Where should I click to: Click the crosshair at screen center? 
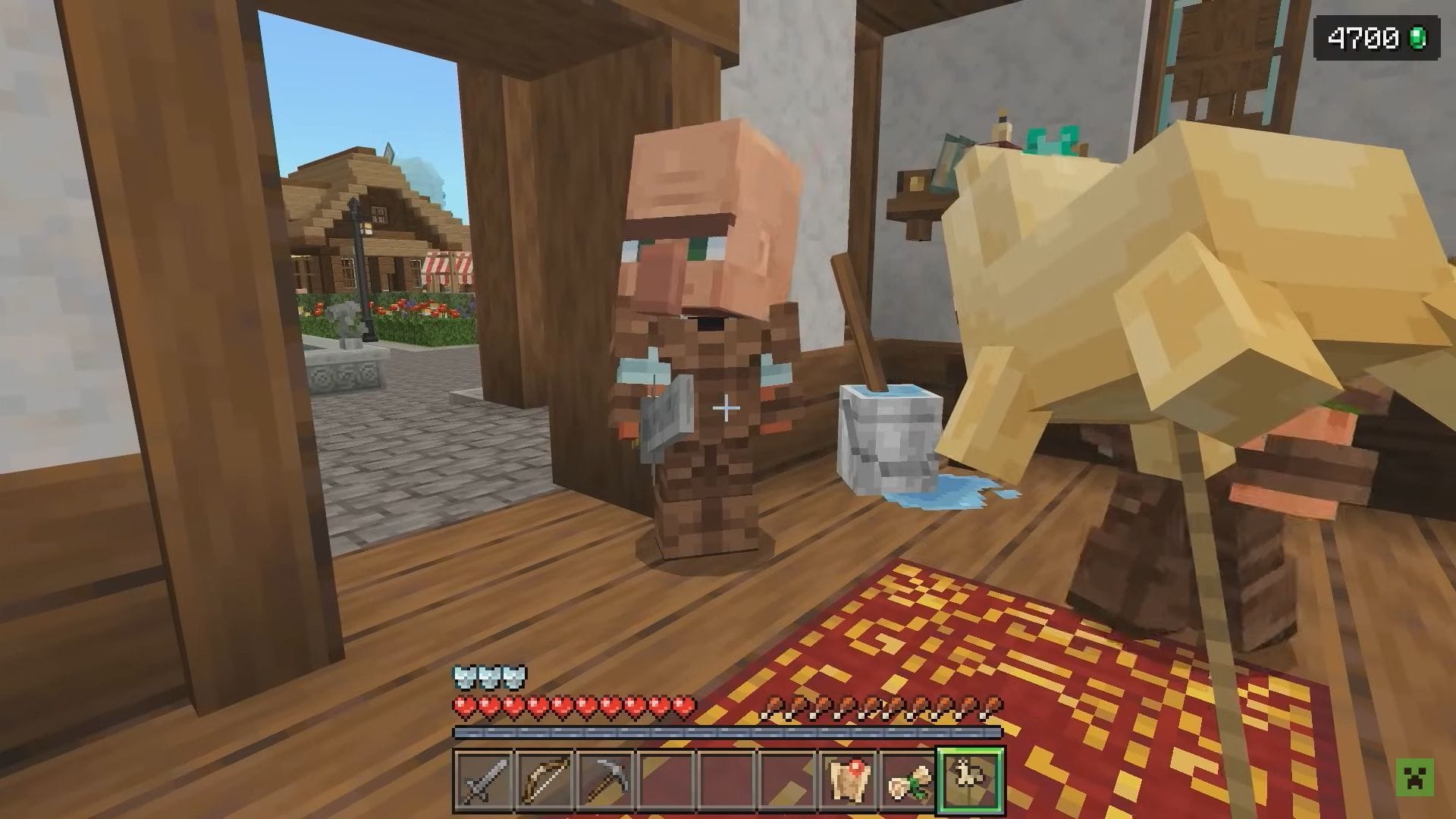726,409
